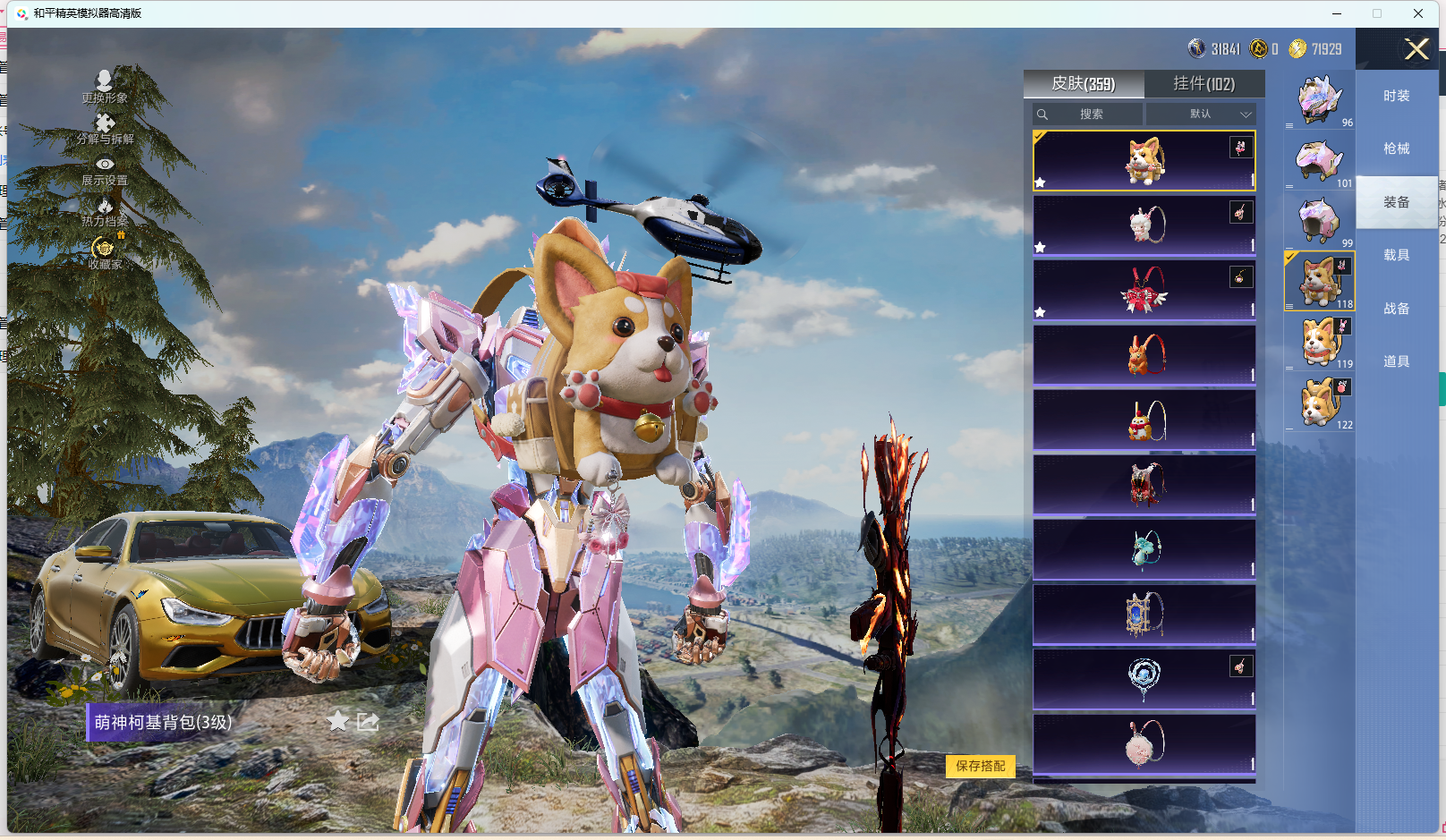Image resolution: width=1446 pixels, height=840 pixels.
Task: Show the 道具 category
Action: [1396, 361]
